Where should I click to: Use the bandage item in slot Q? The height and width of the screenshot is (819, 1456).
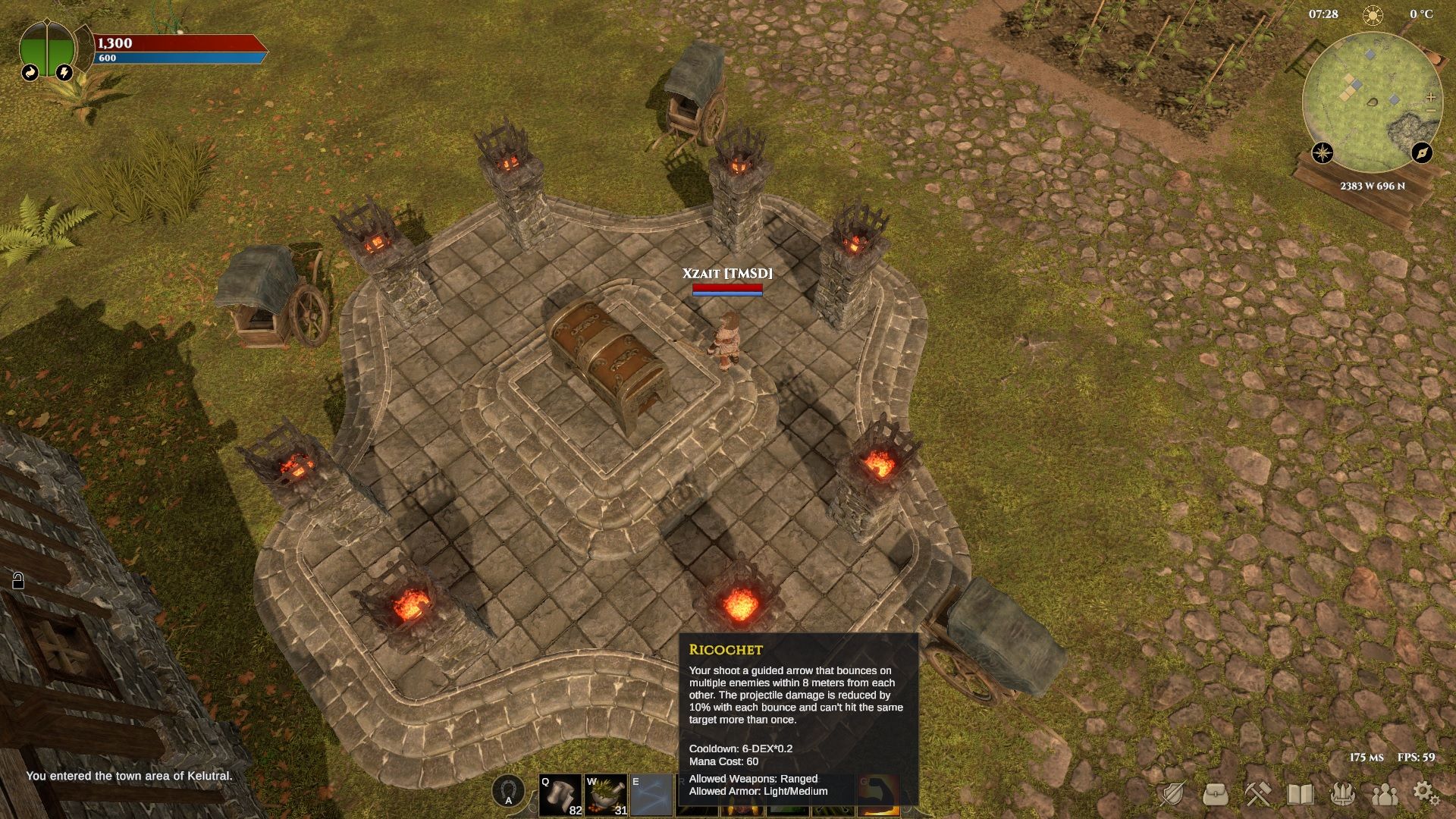[560, 794]
